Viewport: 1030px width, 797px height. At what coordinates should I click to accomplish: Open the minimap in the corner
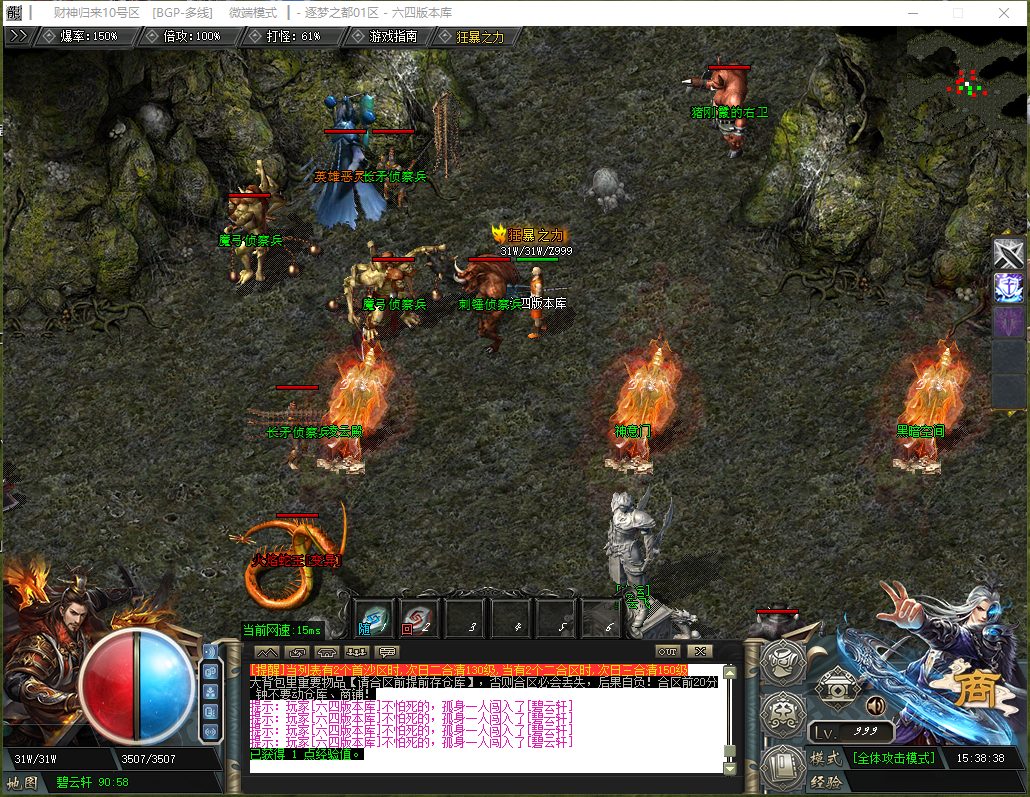(966, 82)
